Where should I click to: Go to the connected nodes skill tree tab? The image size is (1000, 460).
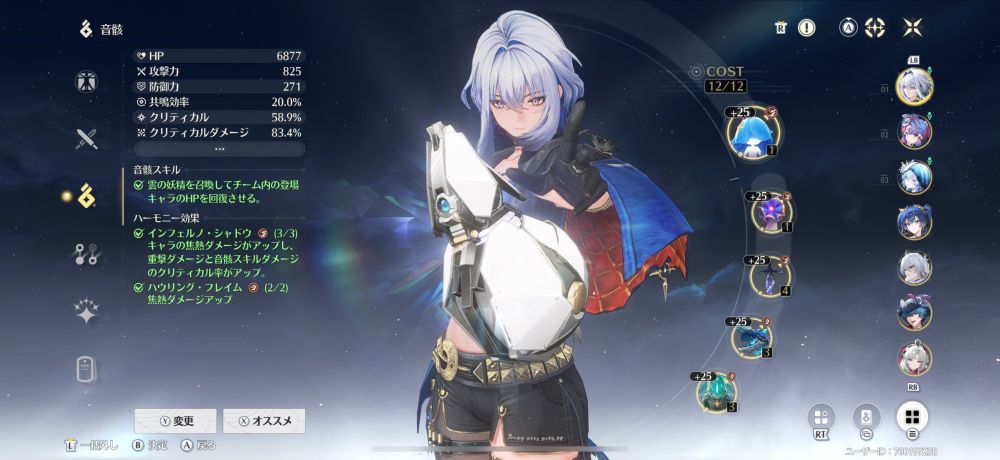pyautogui.click(x=86, y=254)
